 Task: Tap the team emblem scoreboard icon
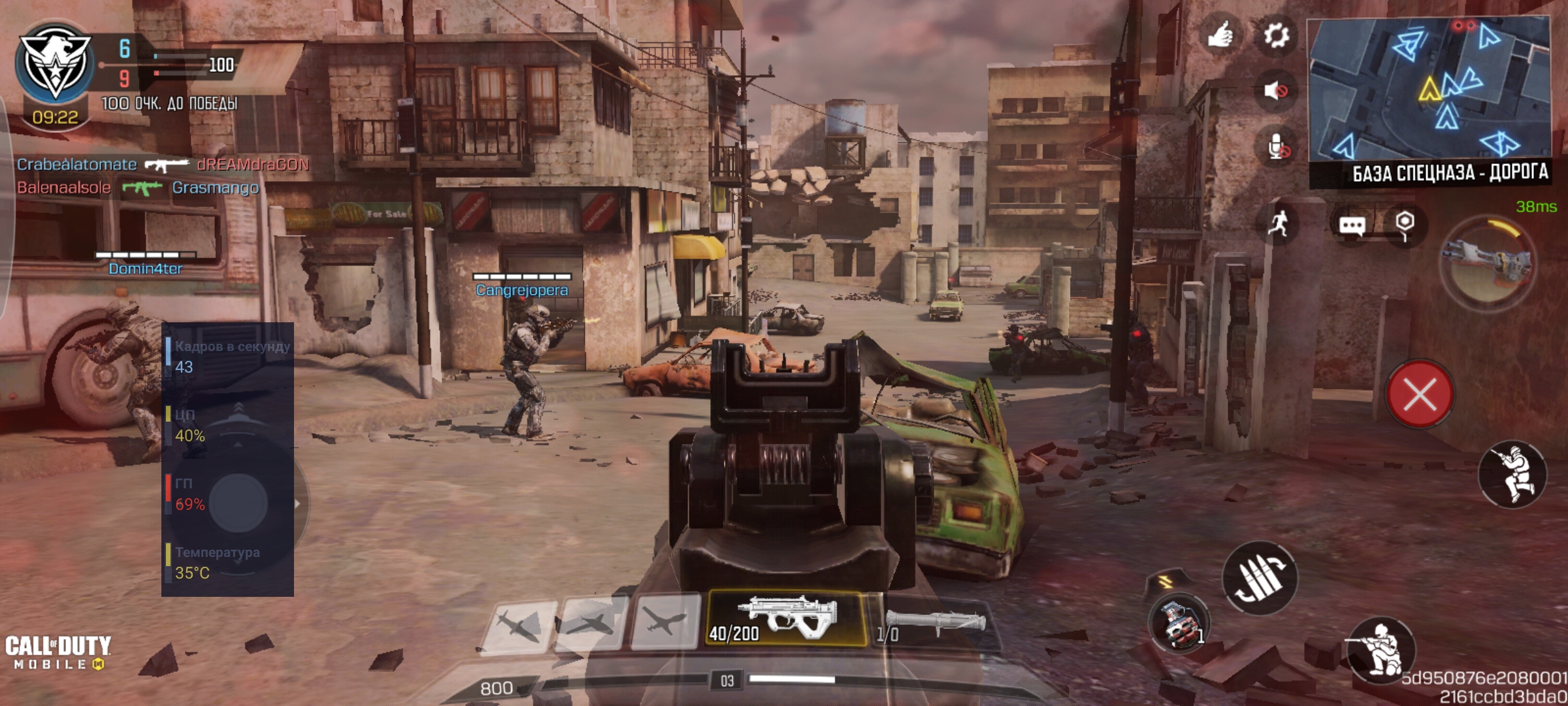(55, 63)
